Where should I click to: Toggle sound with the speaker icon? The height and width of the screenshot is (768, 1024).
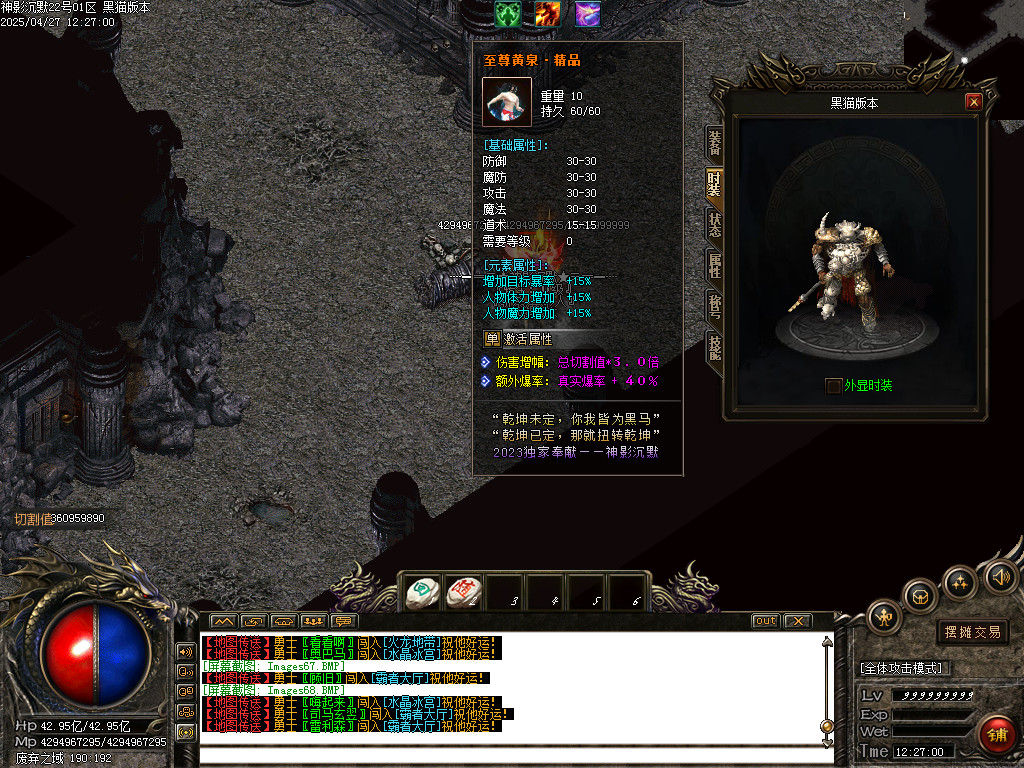tap(1000, 576)
